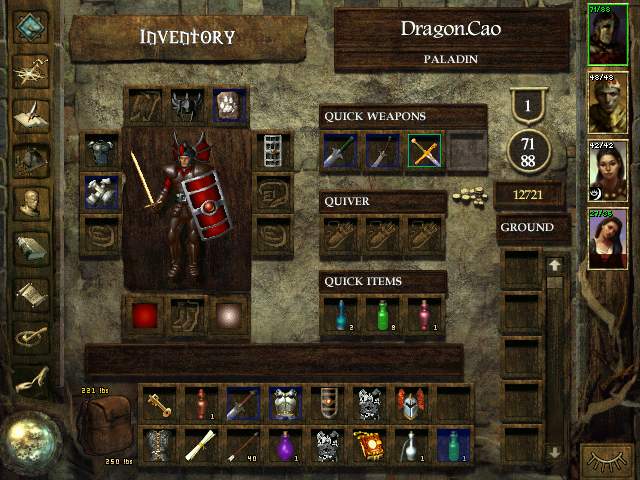
Task: Select the pink potion quick item
Action: (425, 314)
